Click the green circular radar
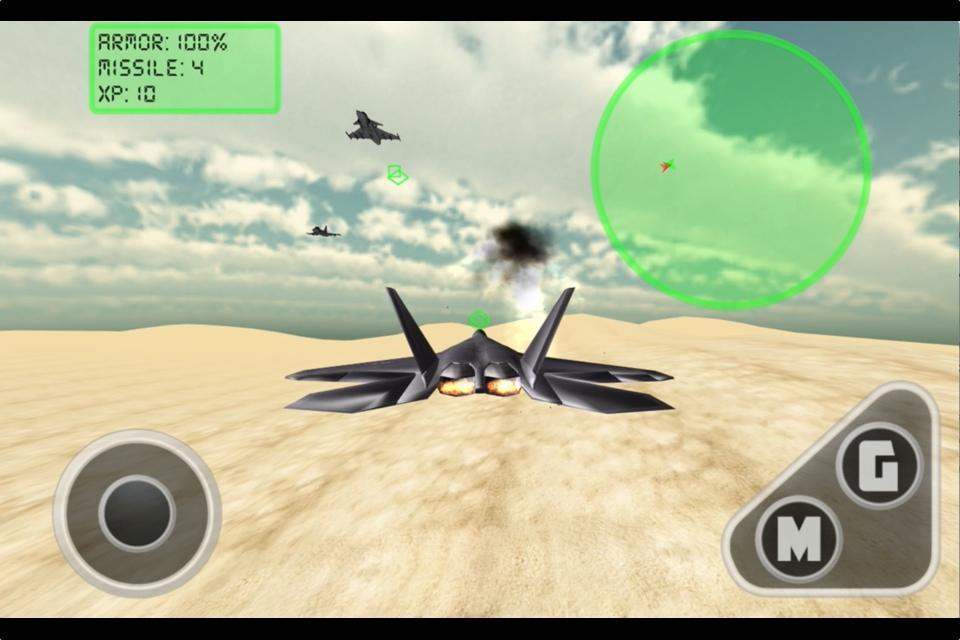This screenshot has width=960, height=640. click(x=730, y=169)
